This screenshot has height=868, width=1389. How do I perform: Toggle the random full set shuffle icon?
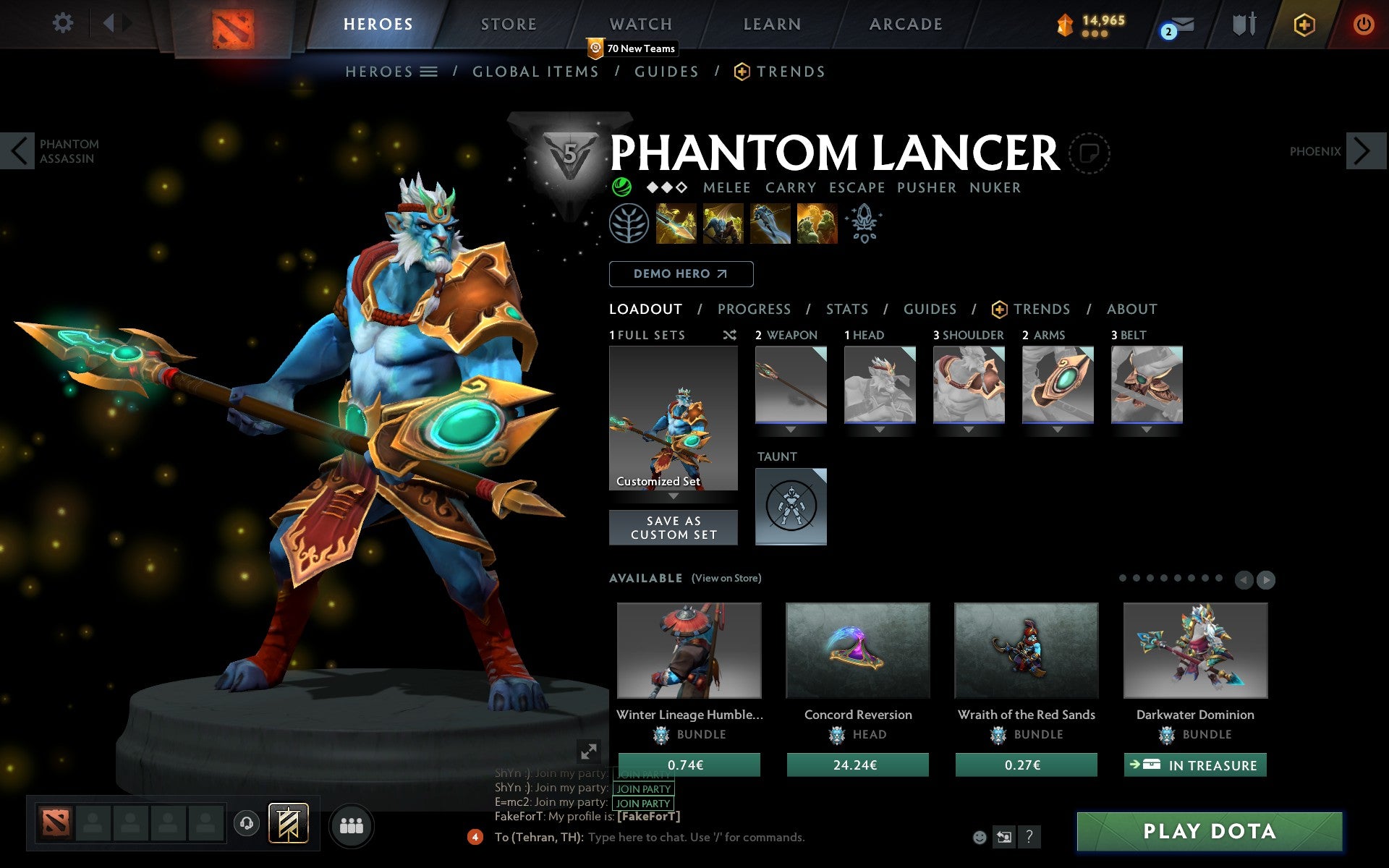(x=729, y=335)
